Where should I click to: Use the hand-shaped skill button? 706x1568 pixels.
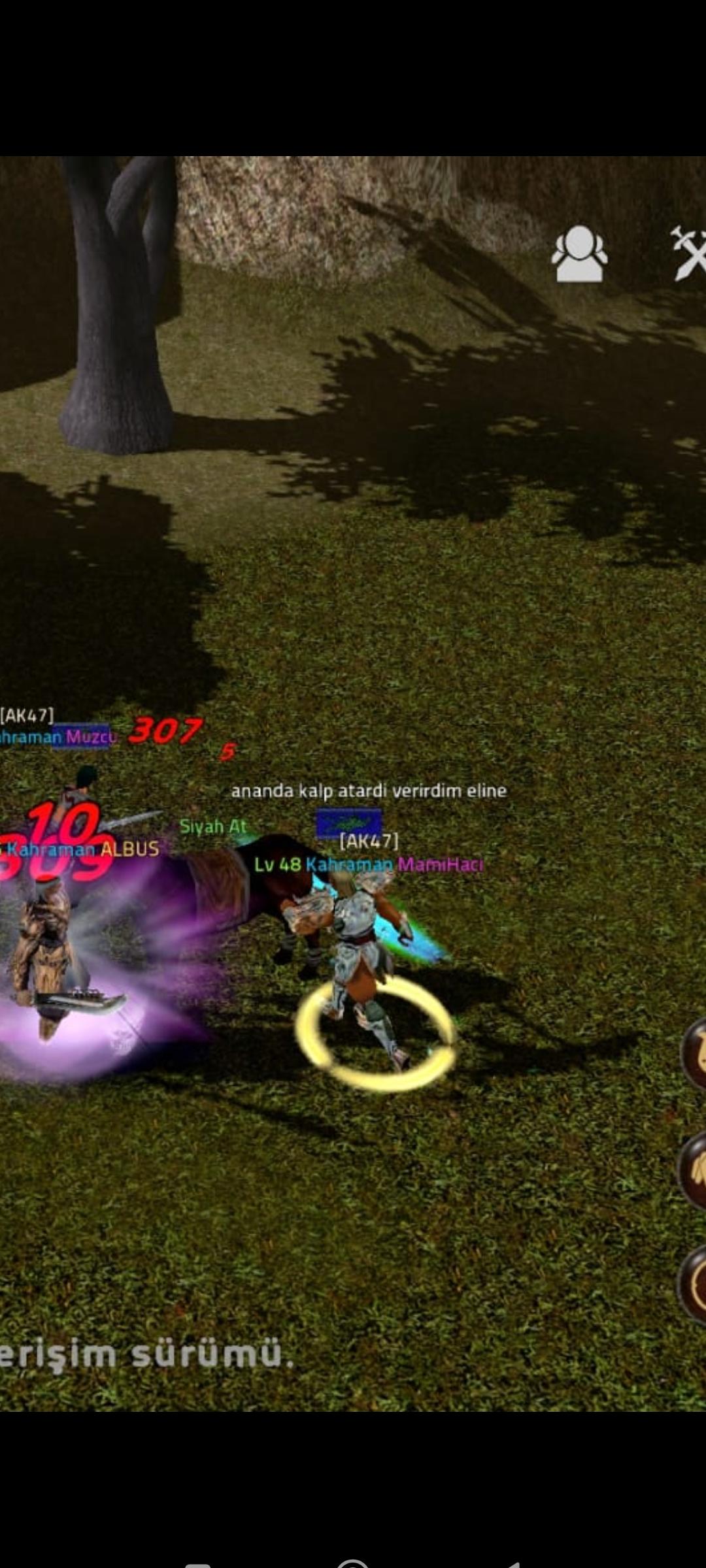click(x=694, y=1169)
